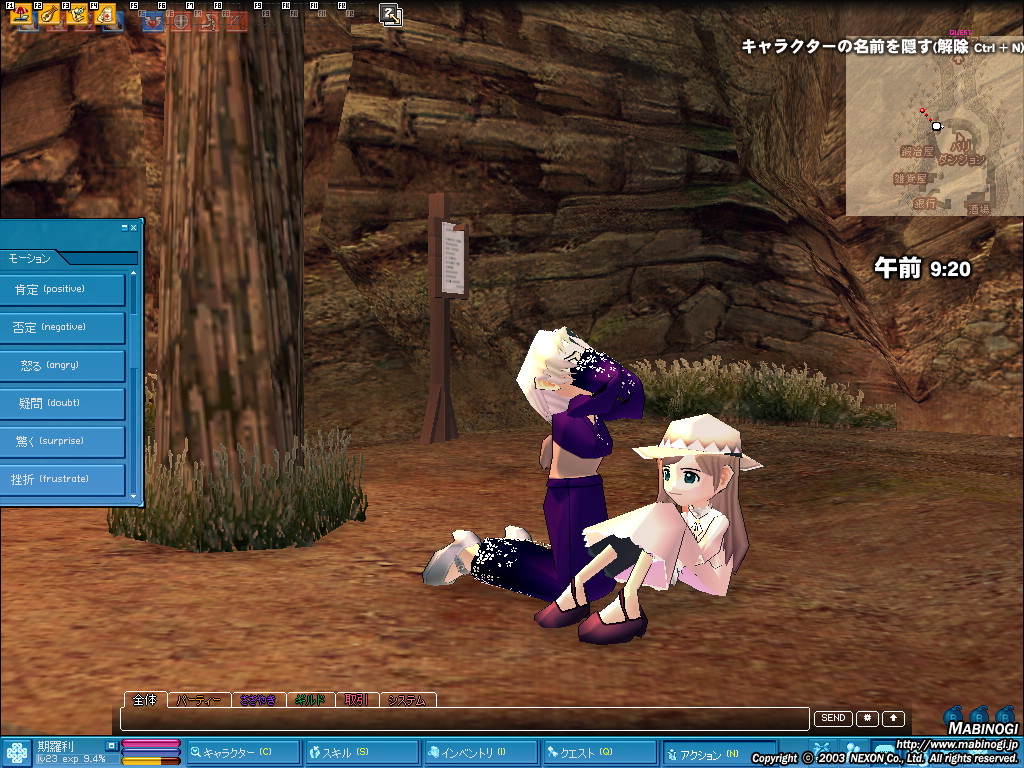Trigger the 疑問 (doubt) motion
1024x768 pixels.
[62, 404]
